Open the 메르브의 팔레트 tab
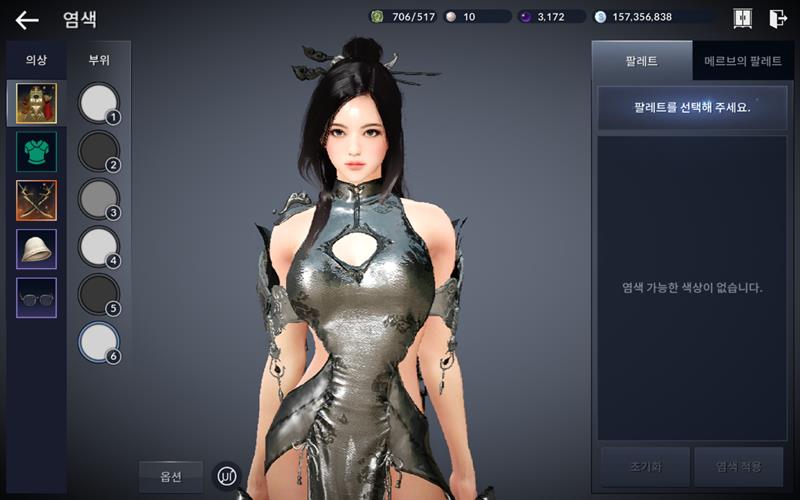This screenshot has width=800, height=500. [x=742, y=61]
